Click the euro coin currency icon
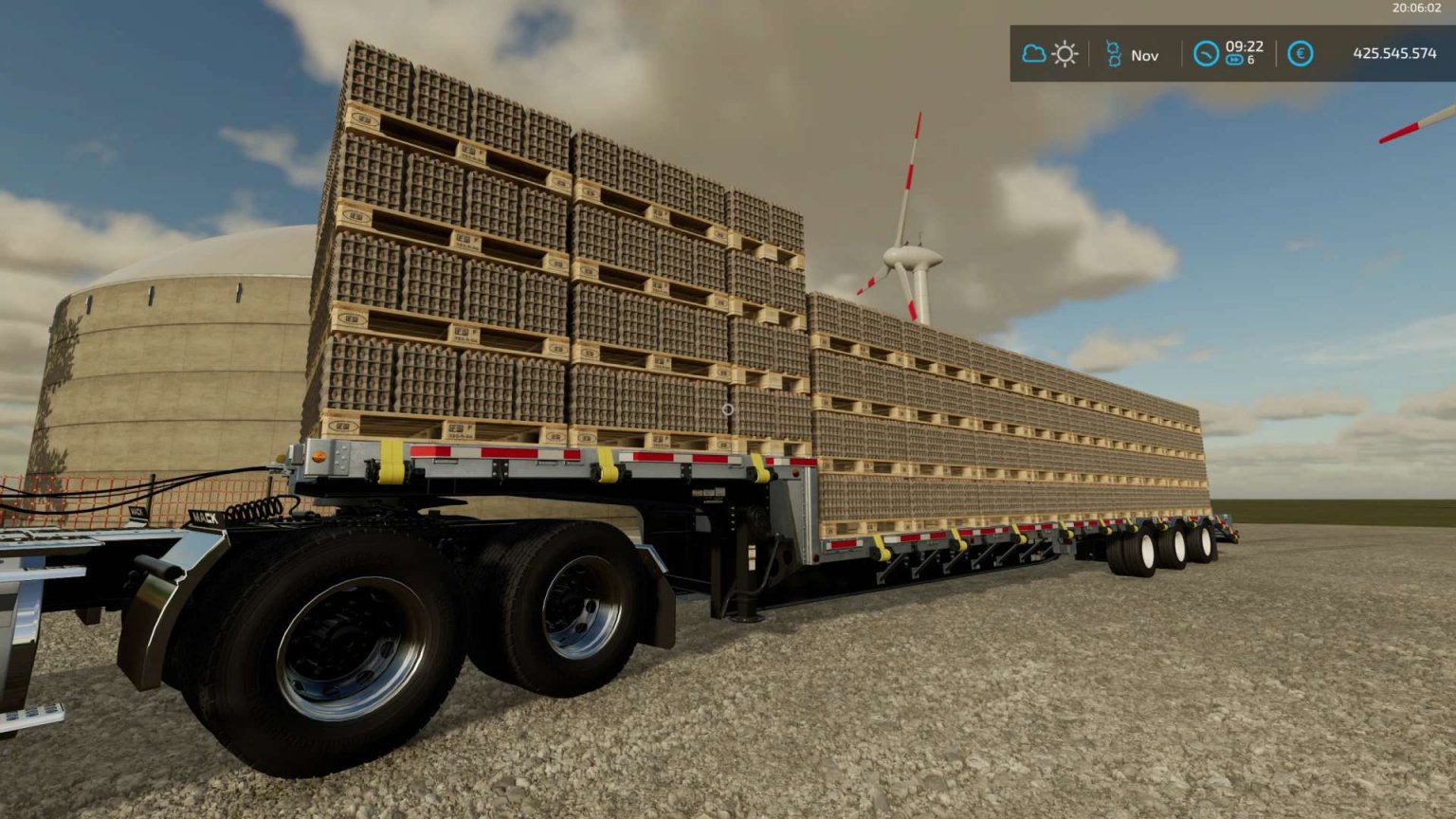 coord(1301,54)
